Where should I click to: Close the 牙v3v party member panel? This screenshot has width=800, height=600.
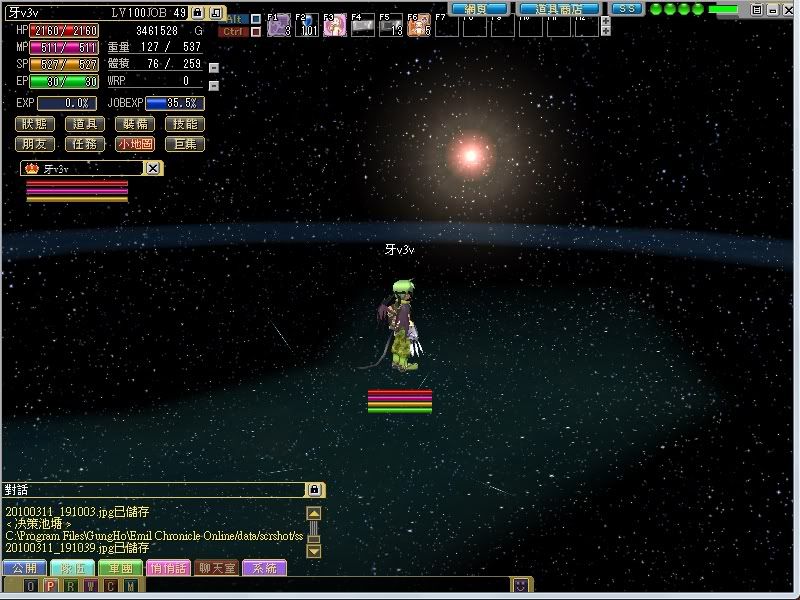pyautogui.click(x=152, y=169)
